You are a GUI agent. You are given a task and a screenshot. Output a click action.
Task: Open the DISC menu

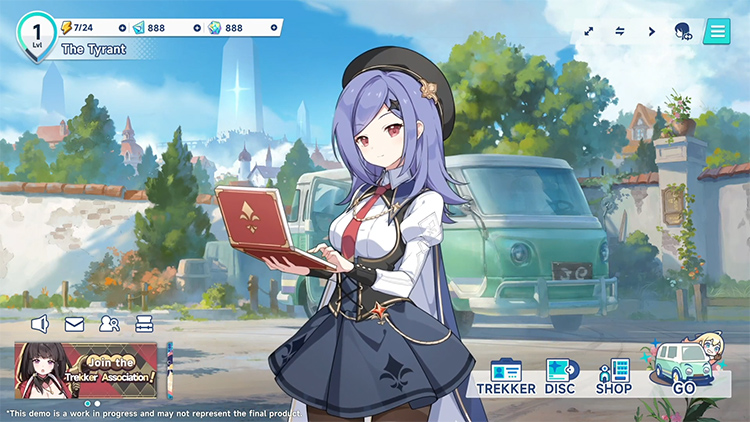tap(559, 376)
